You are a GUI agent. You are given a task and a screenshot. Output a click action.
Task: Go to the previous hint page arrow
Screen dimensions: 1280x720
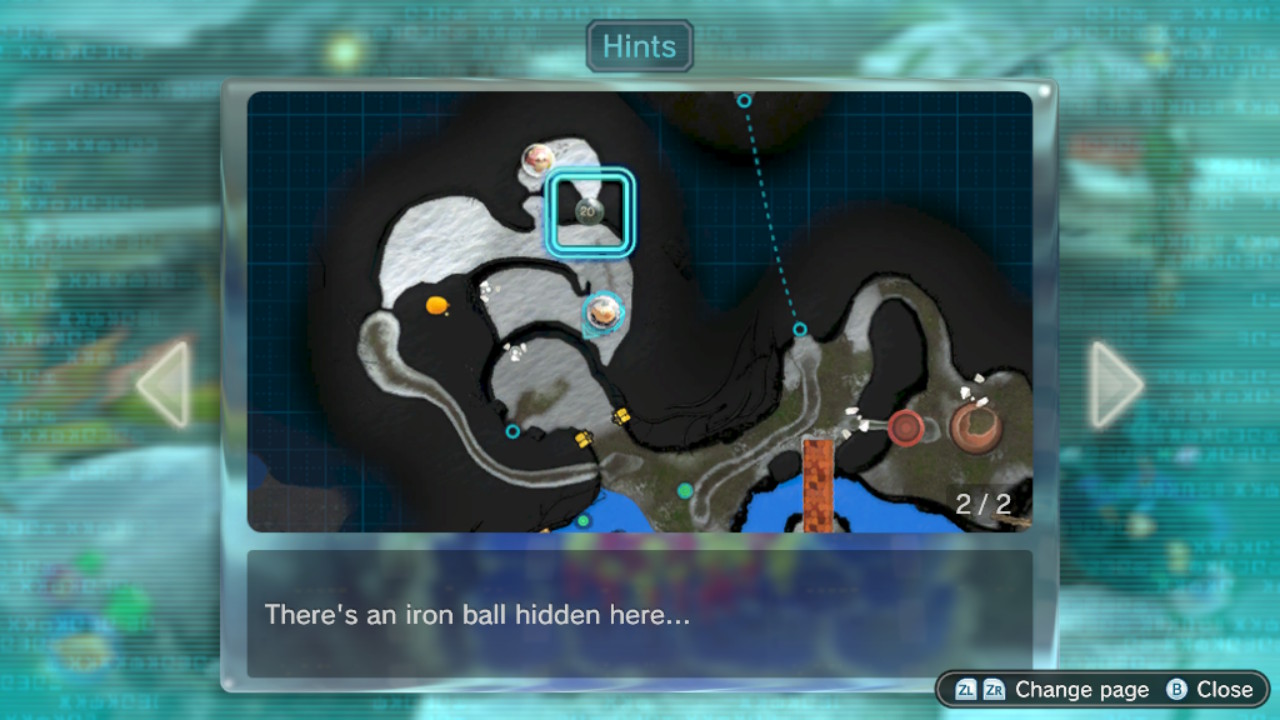point(165,385)
